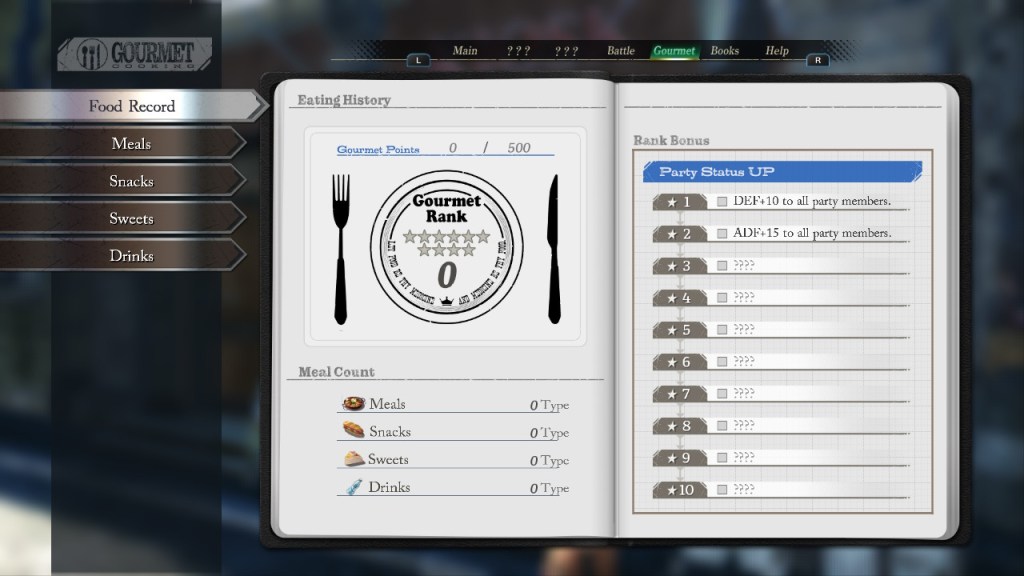The image size is (1024, 576).
Task: Select the Meals count row
Action: pyautogui.click(x=455, y=404)
